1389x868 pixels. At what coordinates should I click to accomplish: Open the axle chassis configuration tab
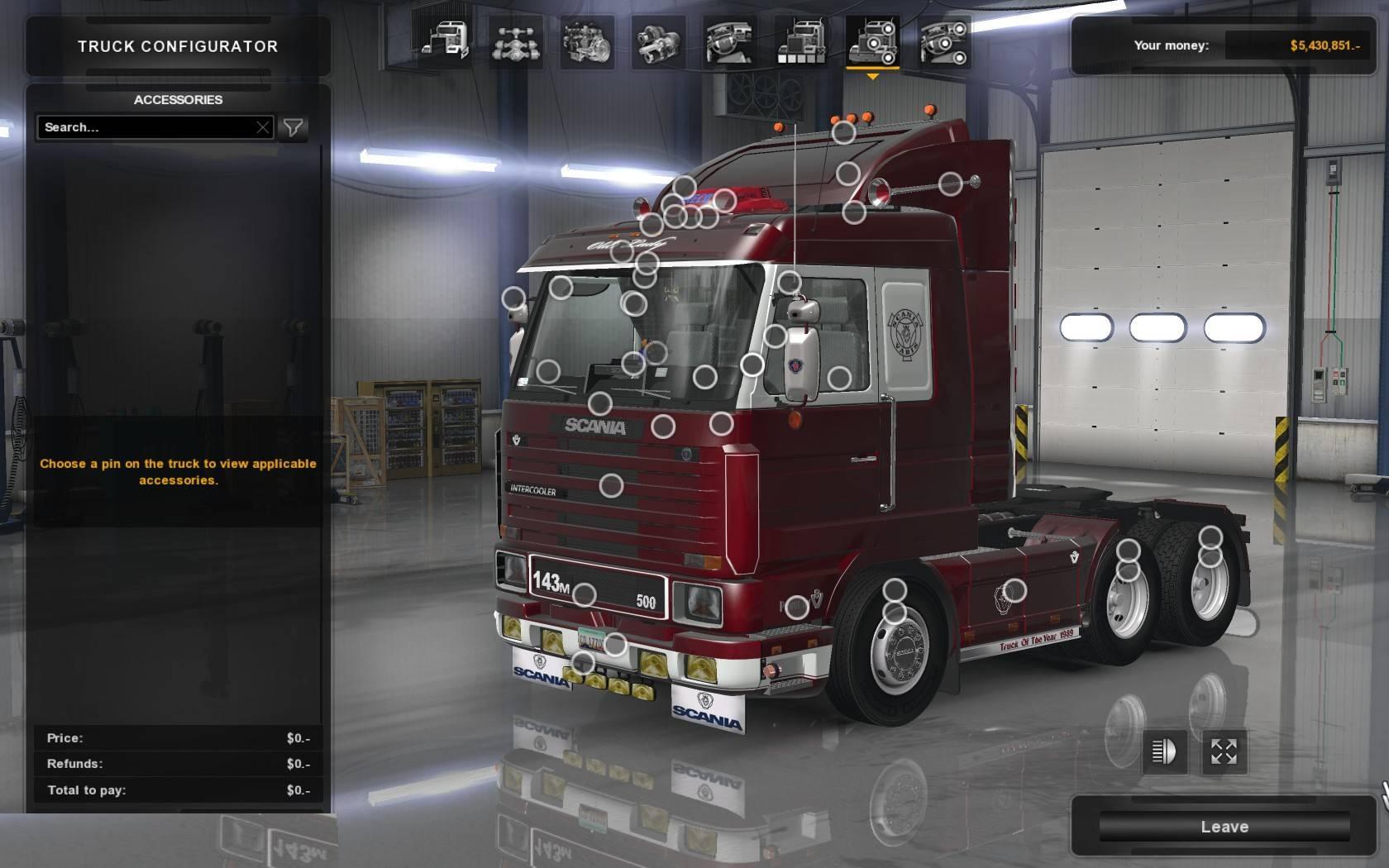pos(515,41)
